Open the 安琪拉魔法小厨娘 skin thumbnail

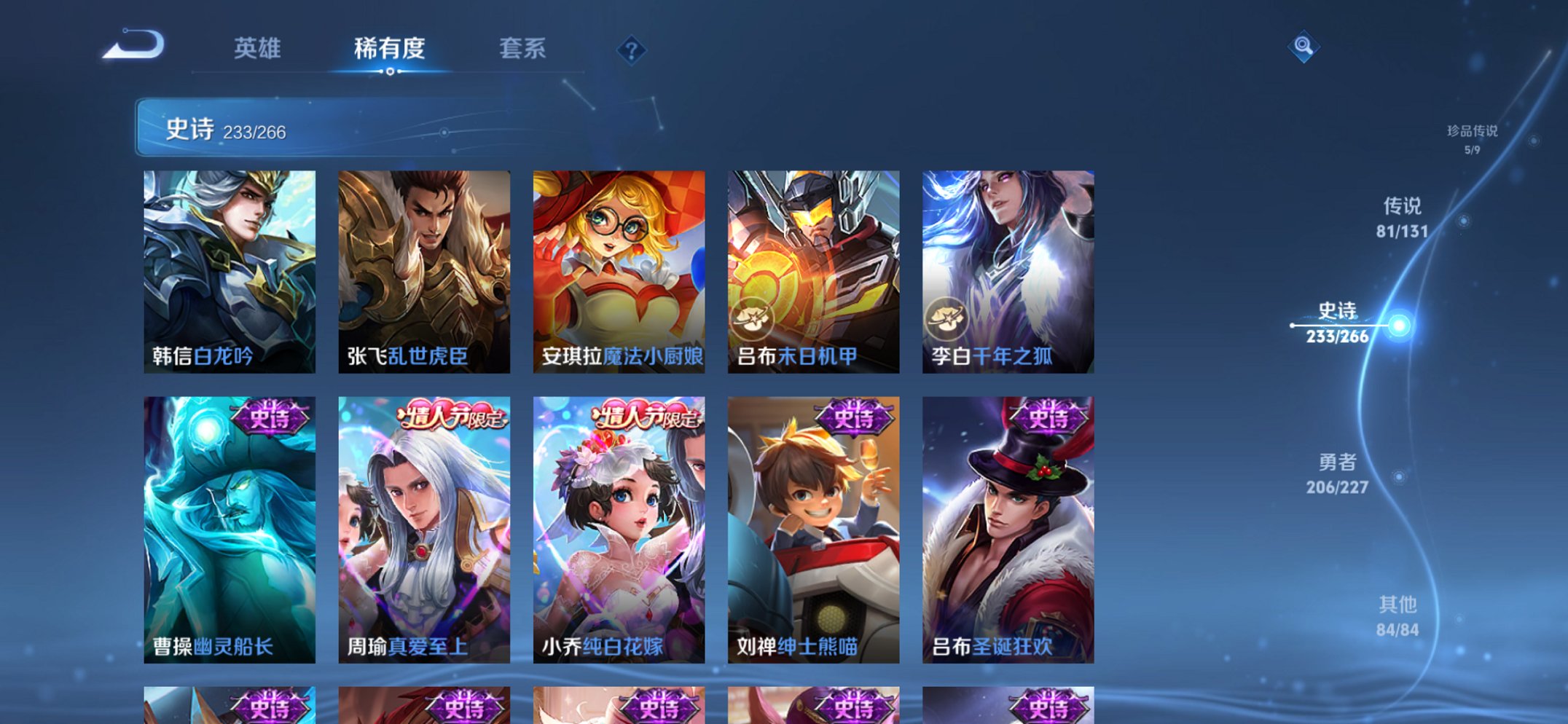620,269
